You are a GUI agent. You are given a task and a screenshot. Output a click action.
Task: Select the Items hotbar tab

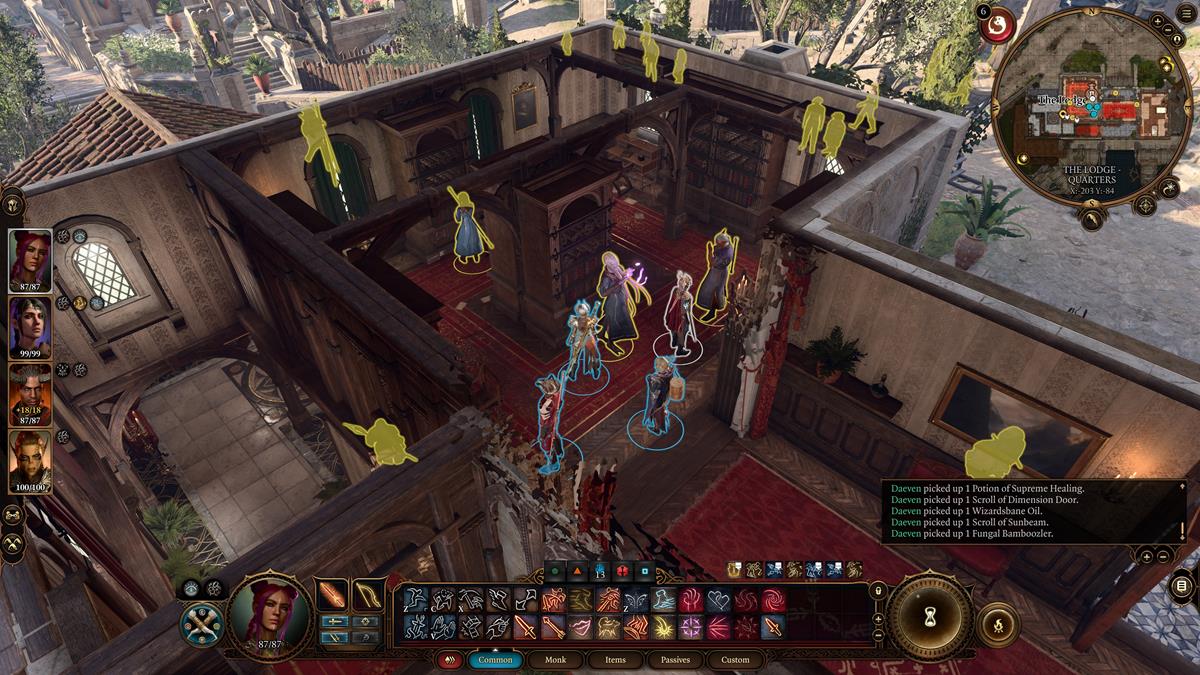click(x=615, y=660)
